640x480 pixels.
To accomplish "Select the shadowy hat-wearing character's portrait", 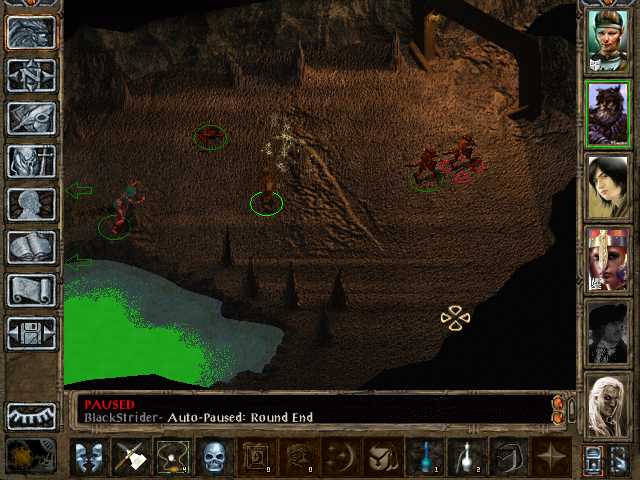I will coord(606,332).
